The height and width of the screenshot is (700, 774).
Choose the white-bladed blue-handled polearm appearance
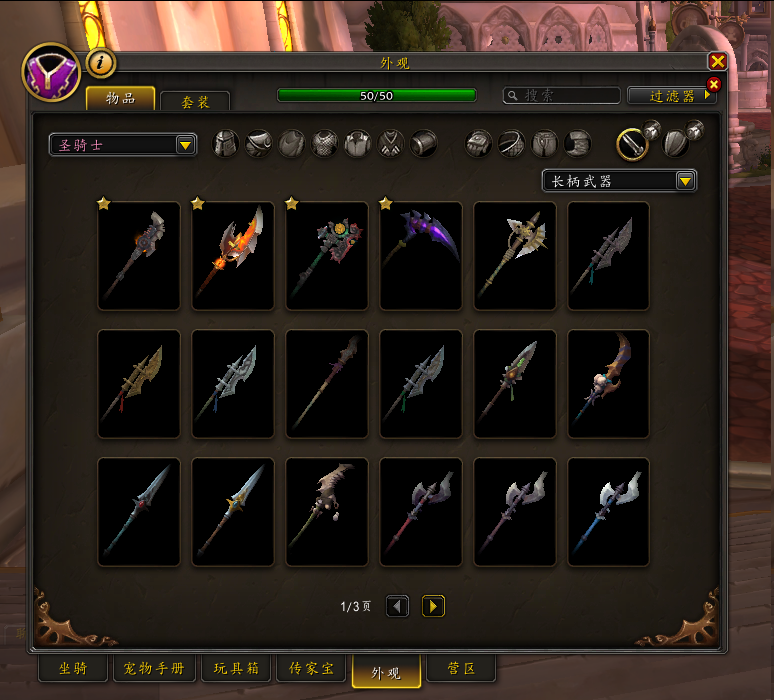click(609, 512)
